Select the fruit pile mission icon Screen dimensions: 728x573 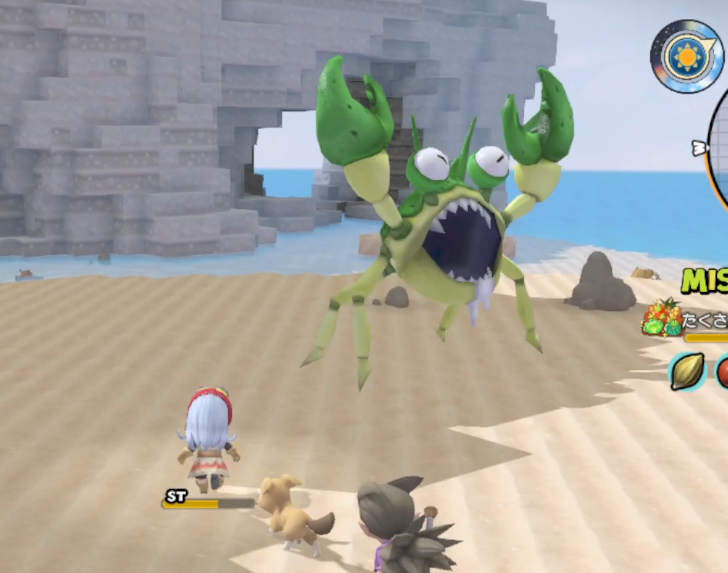pyautogui.click(x=662, y=317)
